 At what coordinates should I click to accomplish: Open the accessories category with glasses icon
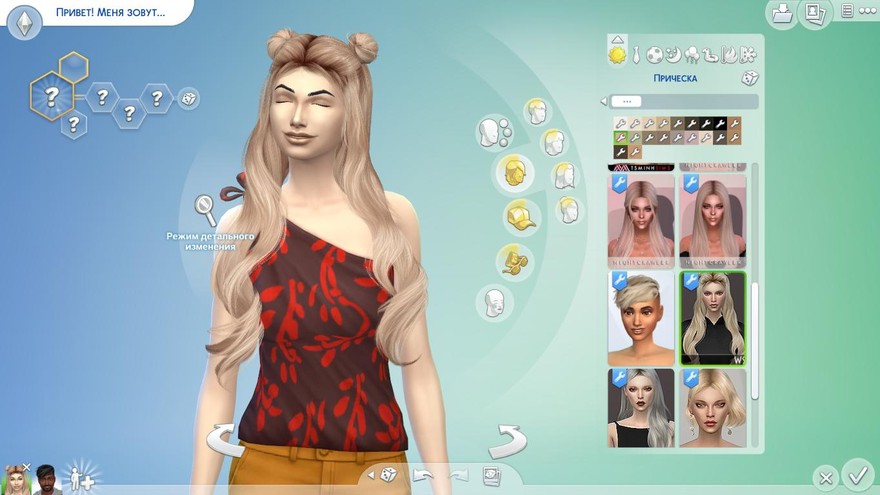click(515, 261)
